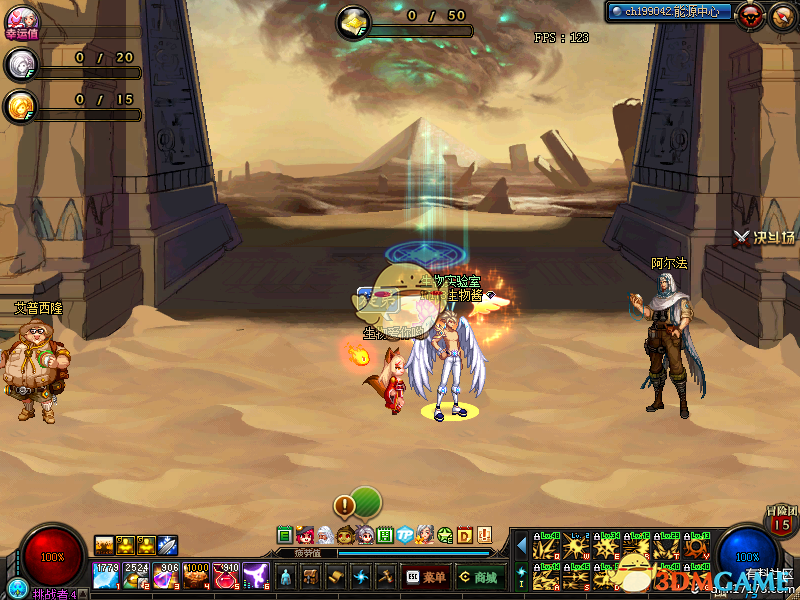This screenshot has height=600, width=800.
Task: Open the inventory chest icon
Action: pyautogui.click(x=311, y=576)
